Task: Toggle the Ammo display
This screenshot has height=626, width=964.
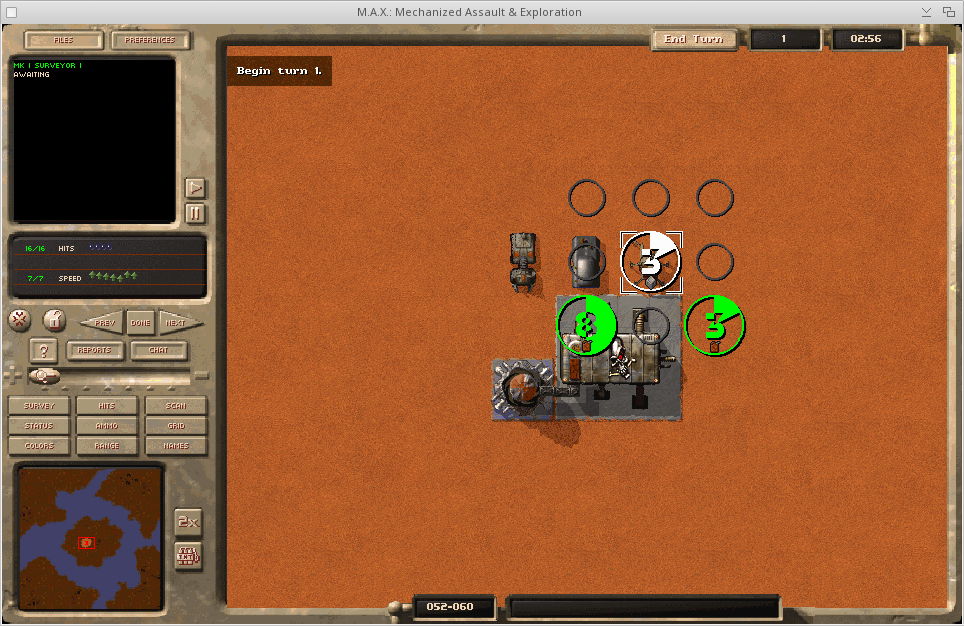Action: pos(107,426)
